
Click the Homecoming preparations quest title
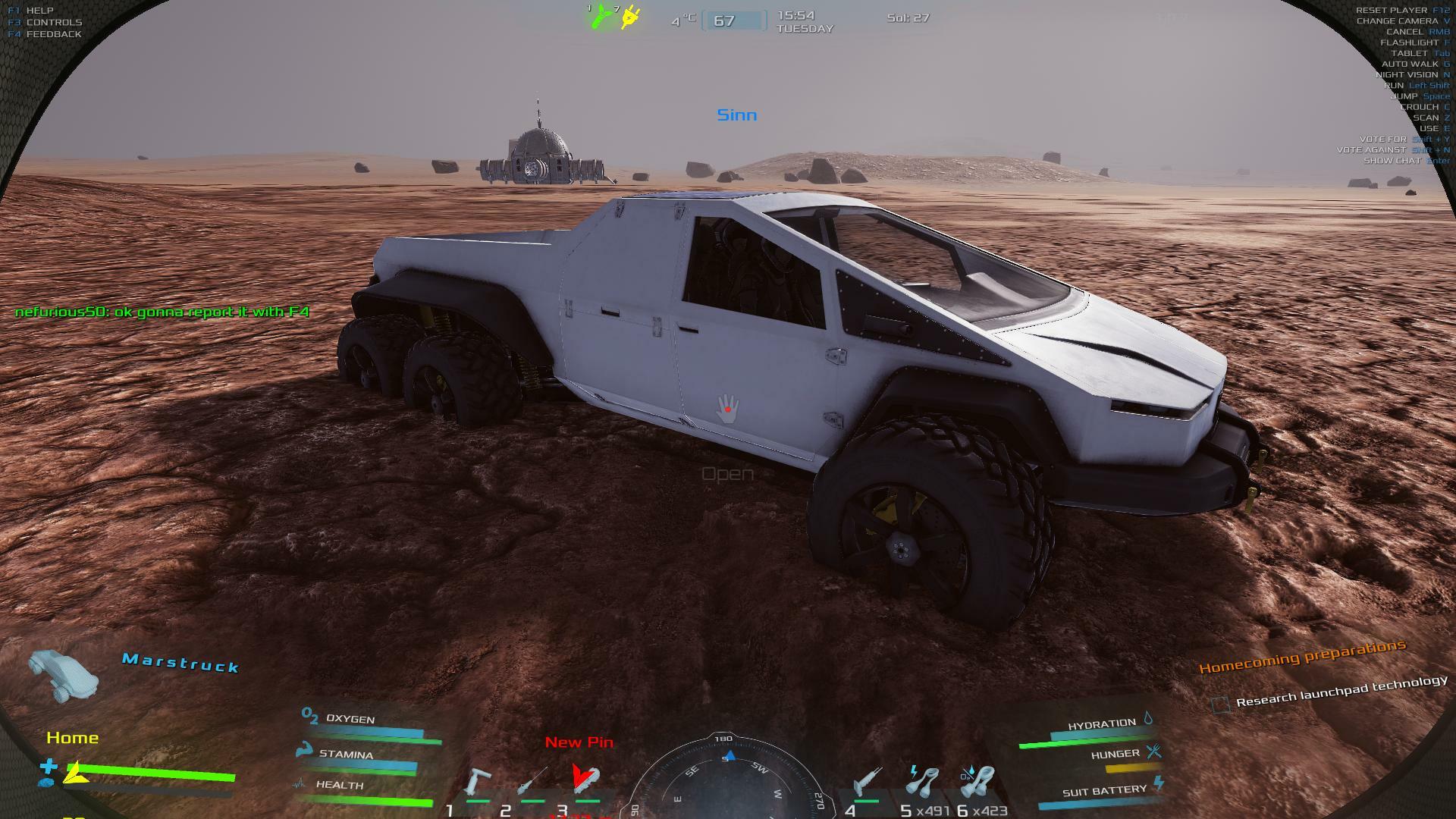[1302, 657]
